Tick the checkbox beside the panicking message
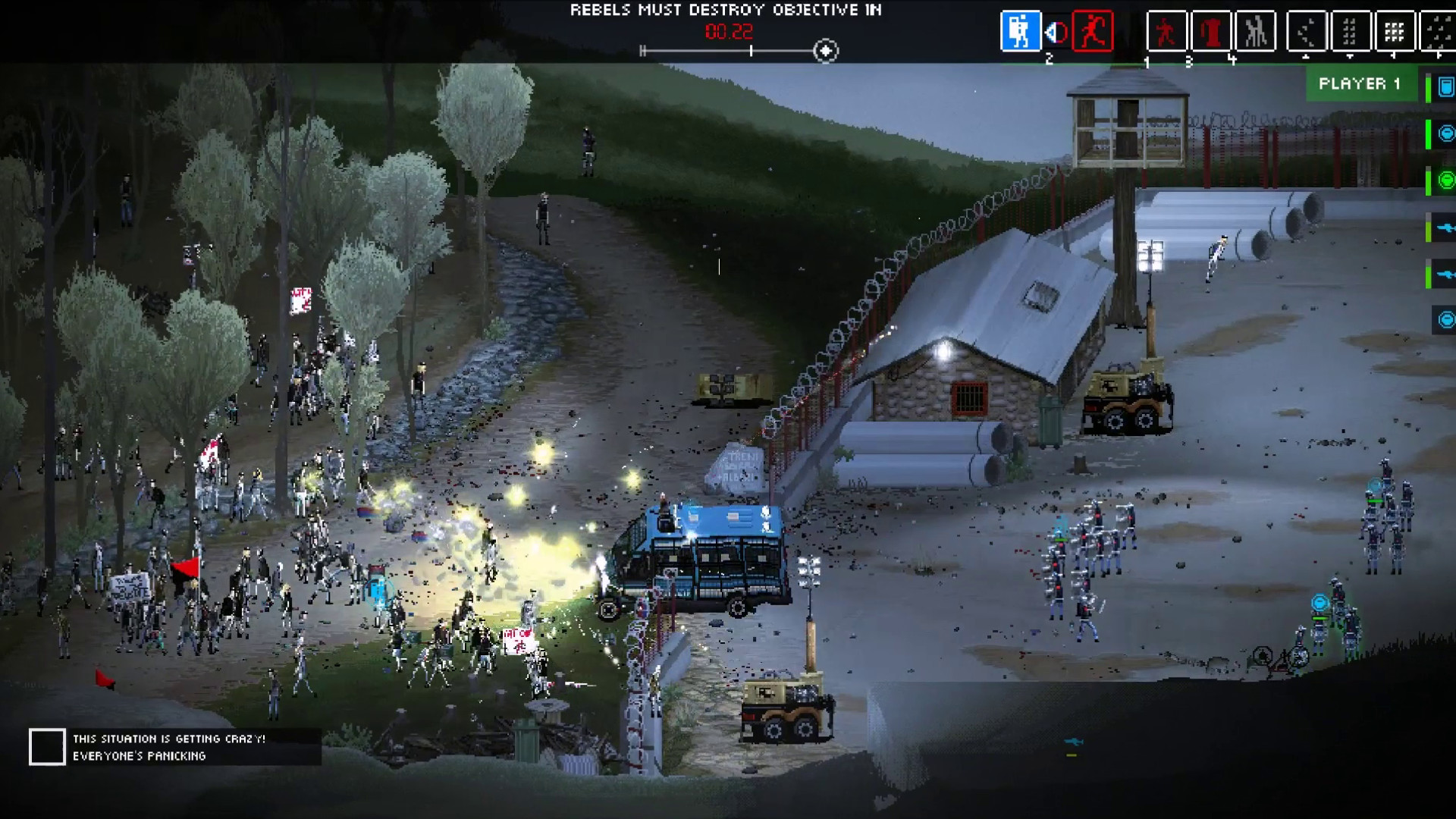The width and height of the screenshot is (1456, 819). click(48, 748)
